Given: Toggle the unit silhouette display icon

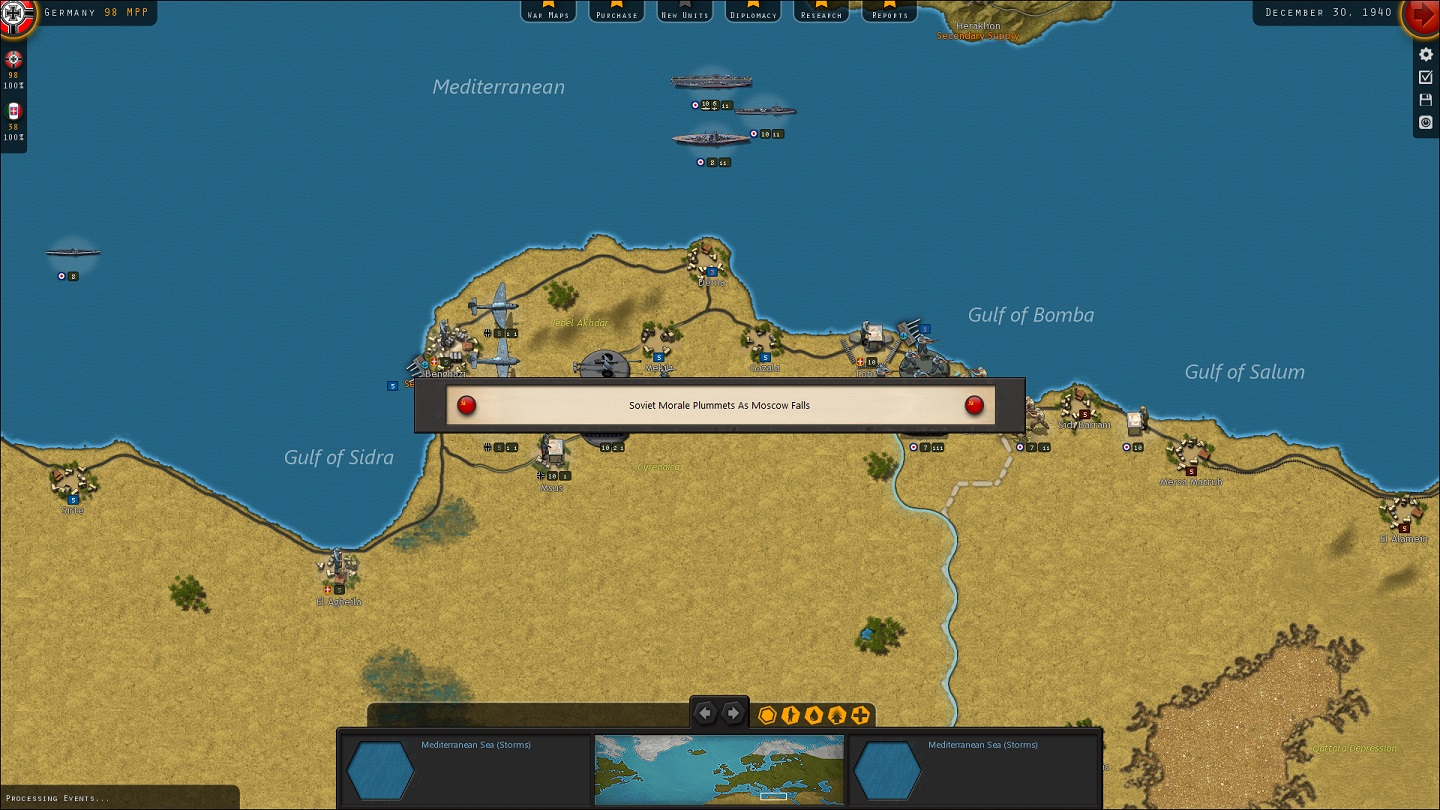Looking at the screenshot, I should 789,715.
